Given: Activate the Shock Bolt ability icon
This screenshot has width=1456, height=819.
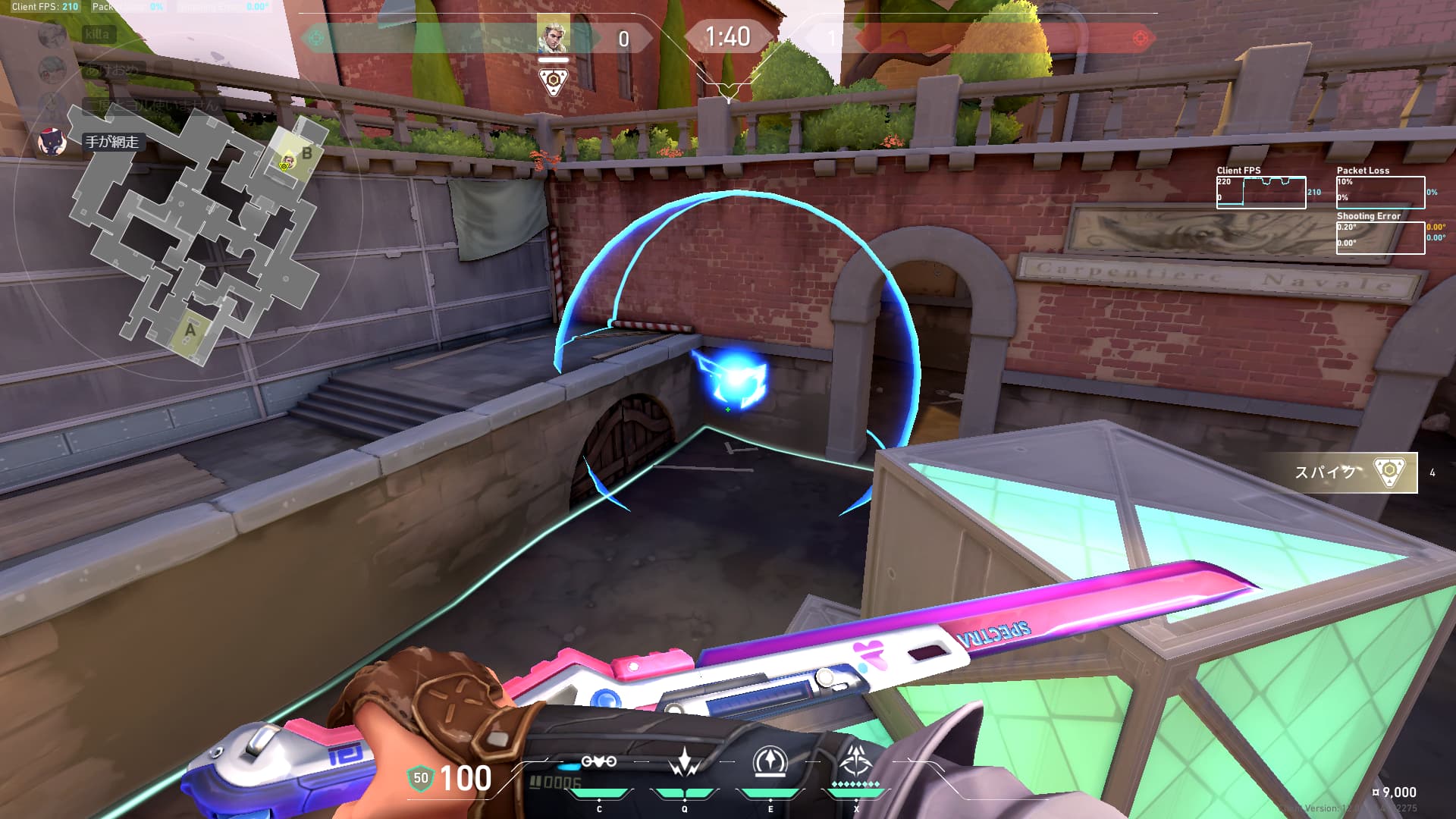Looking at the screenshot, I should point(685,763).
